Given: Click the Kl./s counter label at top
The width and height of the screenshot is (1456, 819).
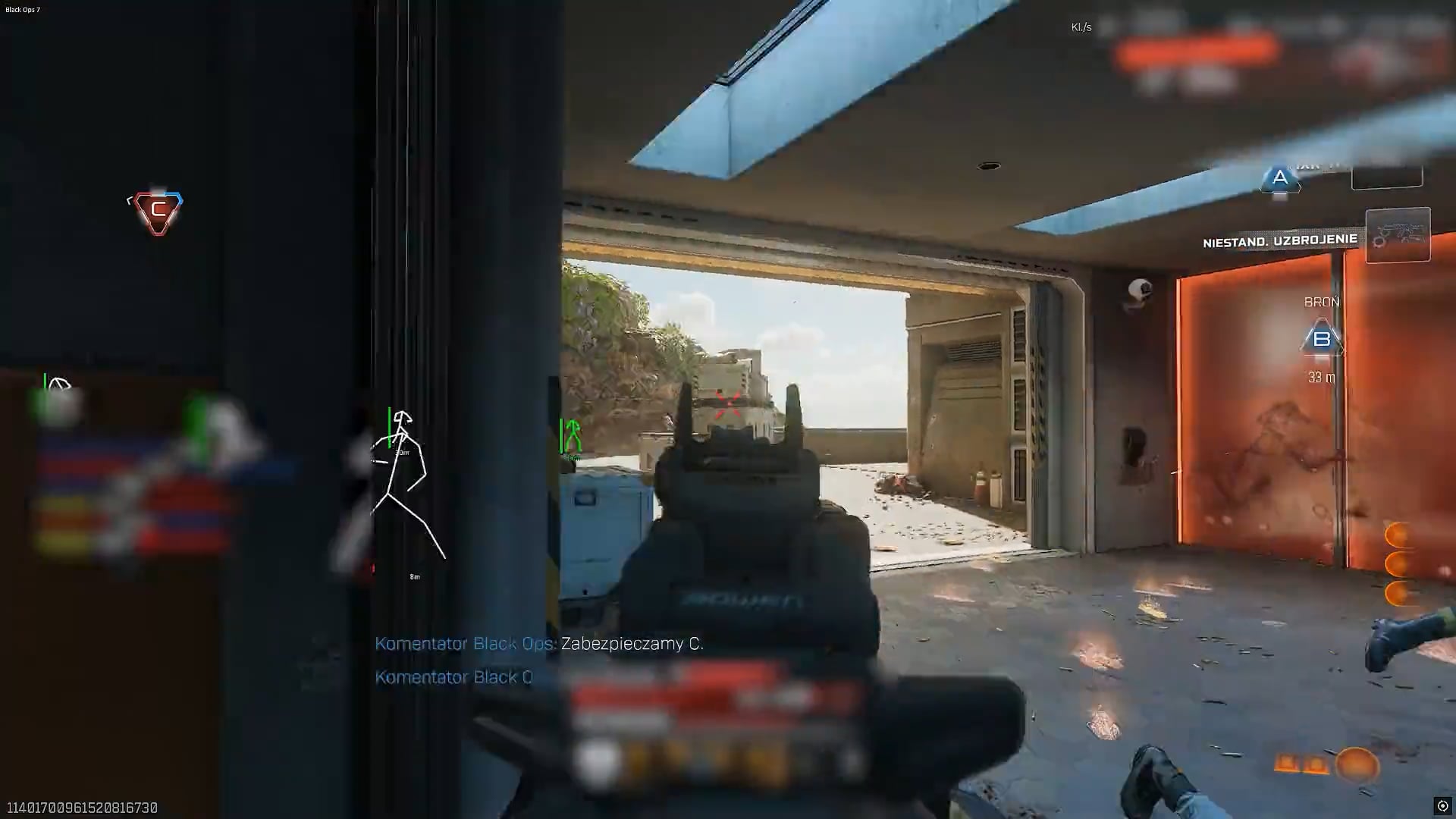Looking at the screenshot, I should [1081, 27].
